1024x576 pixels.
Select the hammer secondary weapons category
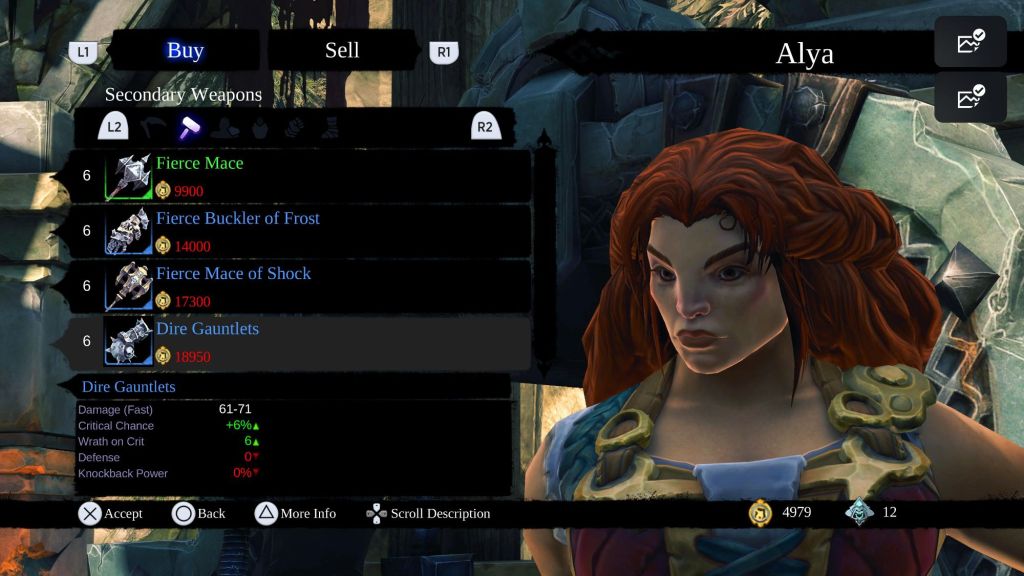pos(189,127)
